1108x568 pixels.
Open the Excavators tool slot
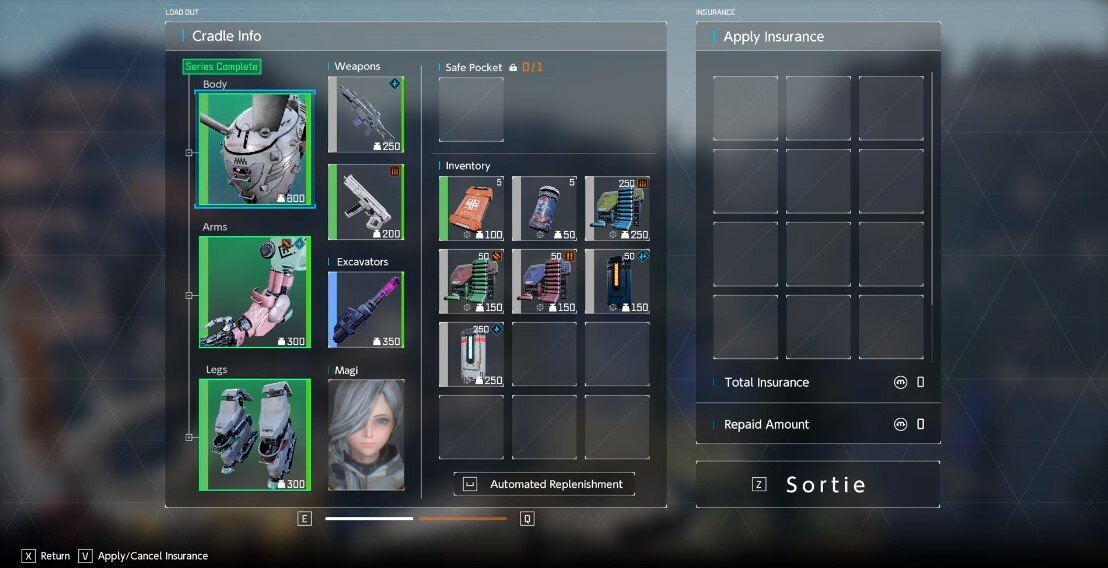click(x=366, y=310)
